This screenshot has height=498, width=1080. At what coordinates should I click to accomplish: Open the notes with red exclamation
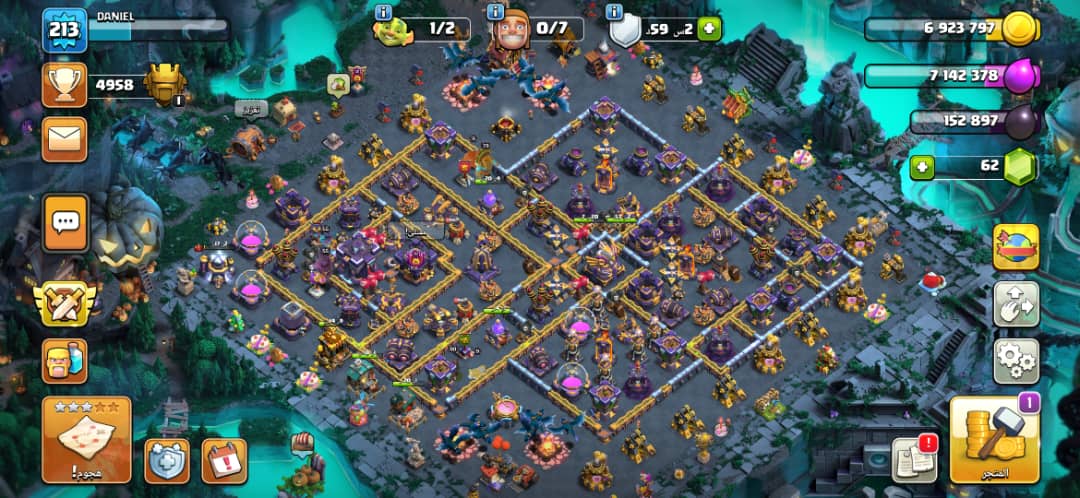pos(914,460)
